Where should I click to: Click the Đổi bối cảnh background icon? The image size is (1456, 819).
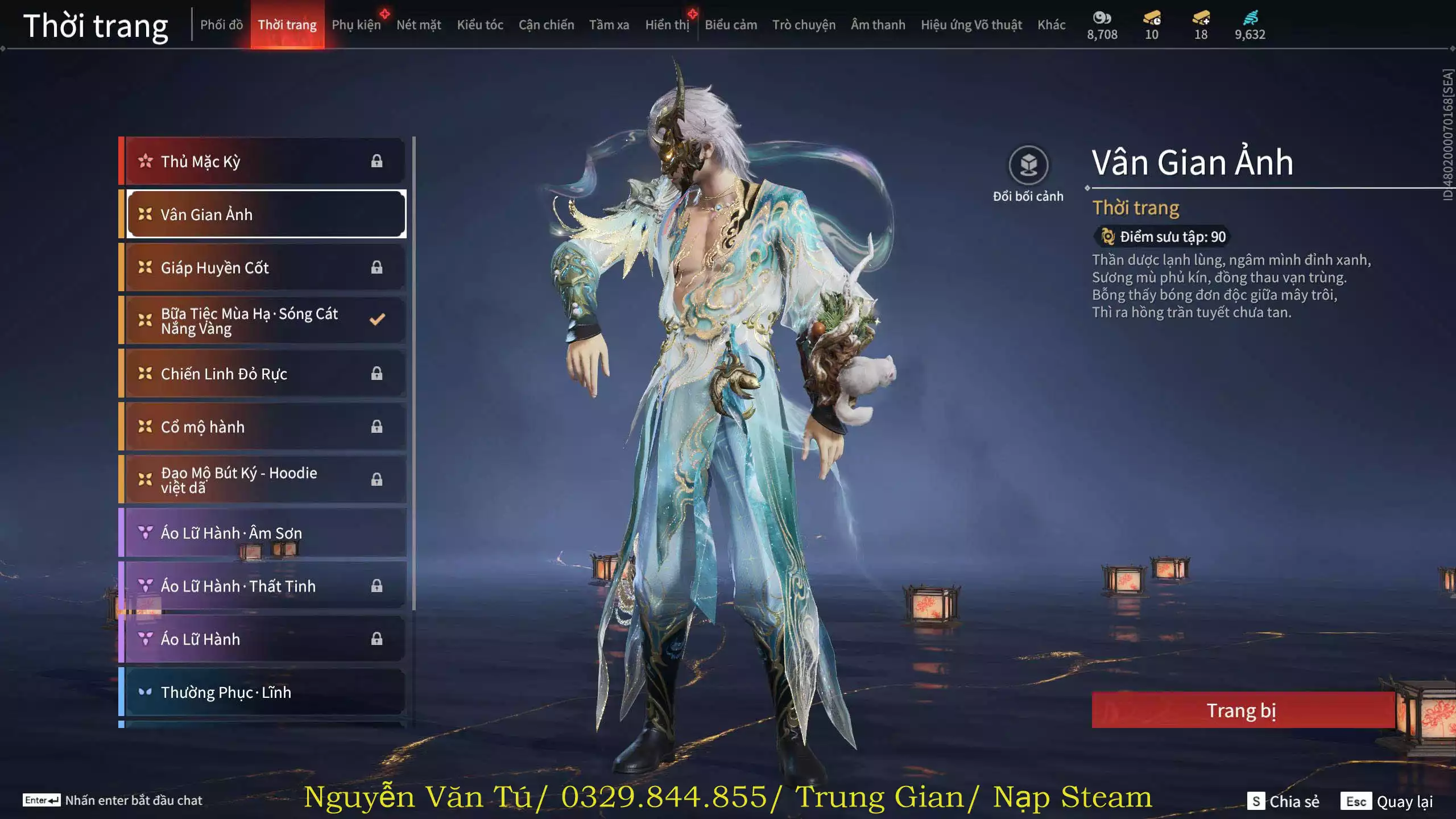point(1028,166)
